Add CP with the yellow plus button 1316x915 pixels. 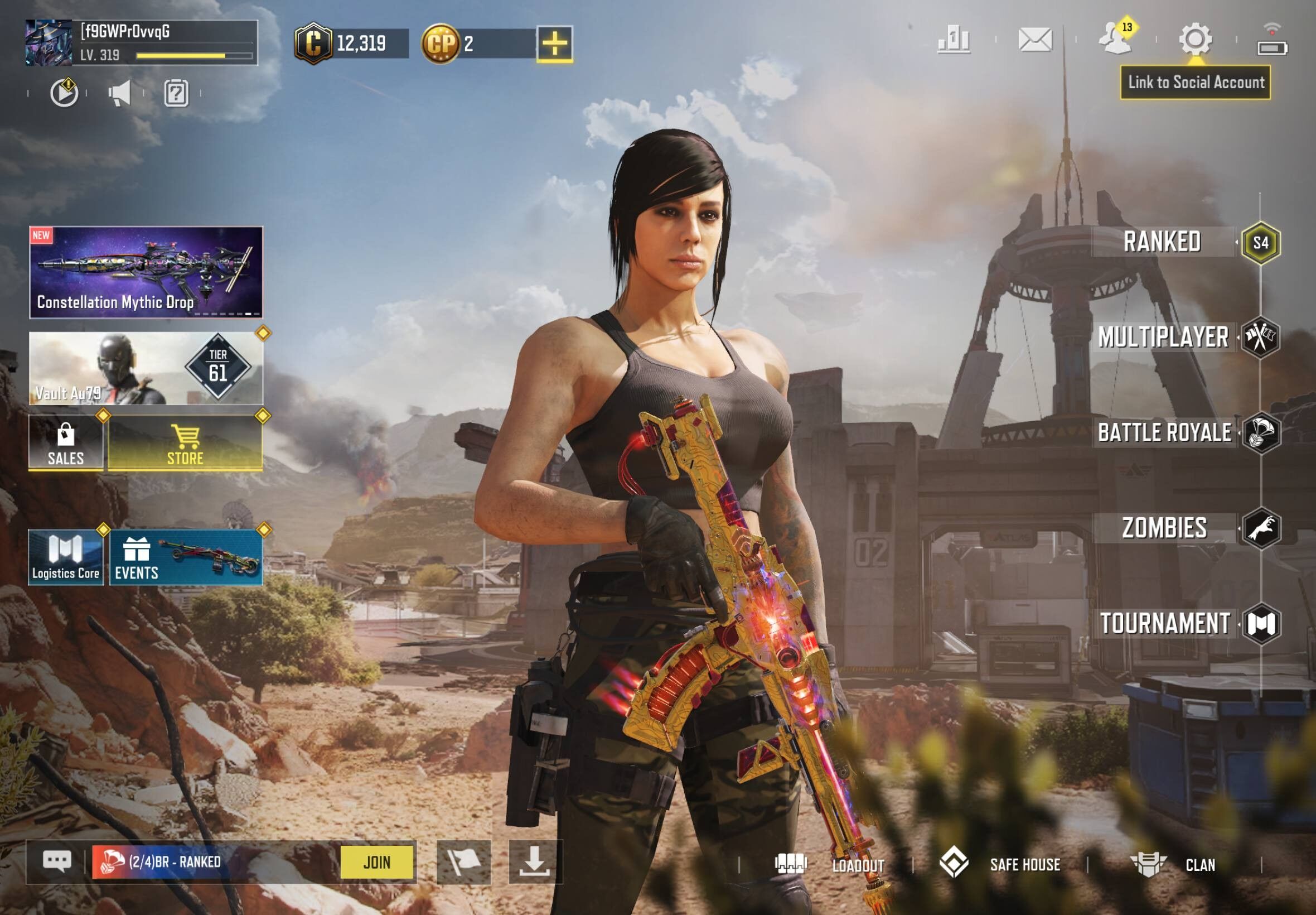coord(555,44)
